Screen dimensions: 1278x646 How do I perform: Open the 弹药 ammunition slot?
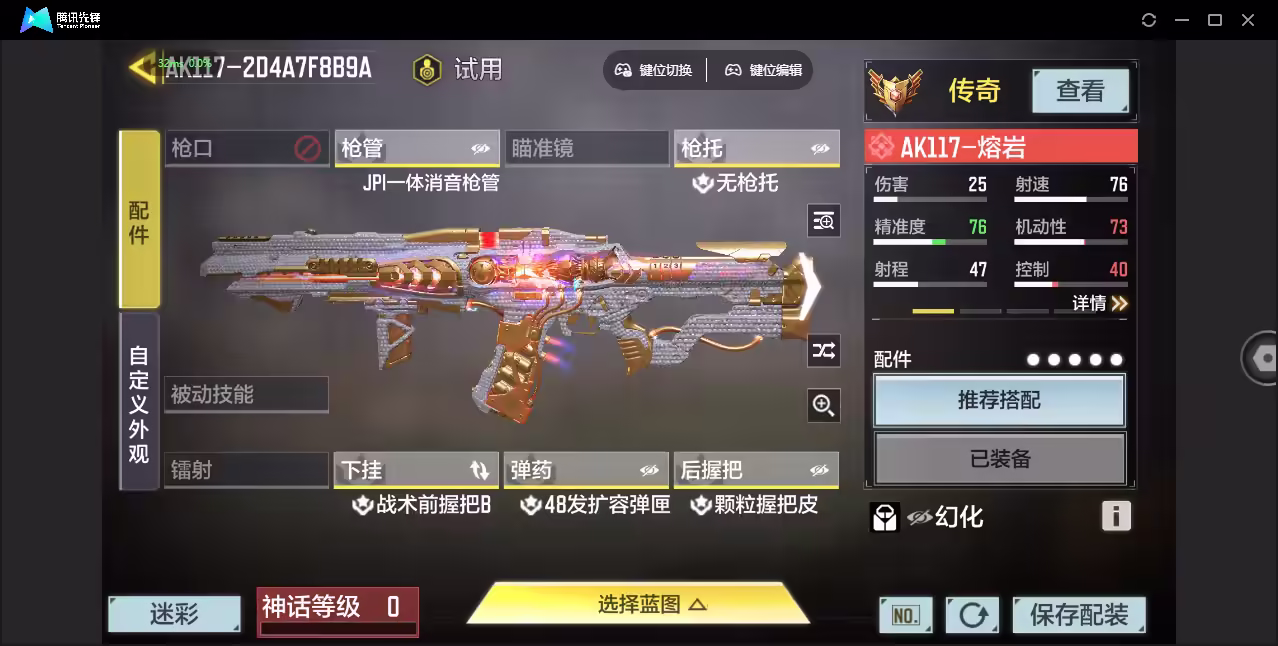586,470
